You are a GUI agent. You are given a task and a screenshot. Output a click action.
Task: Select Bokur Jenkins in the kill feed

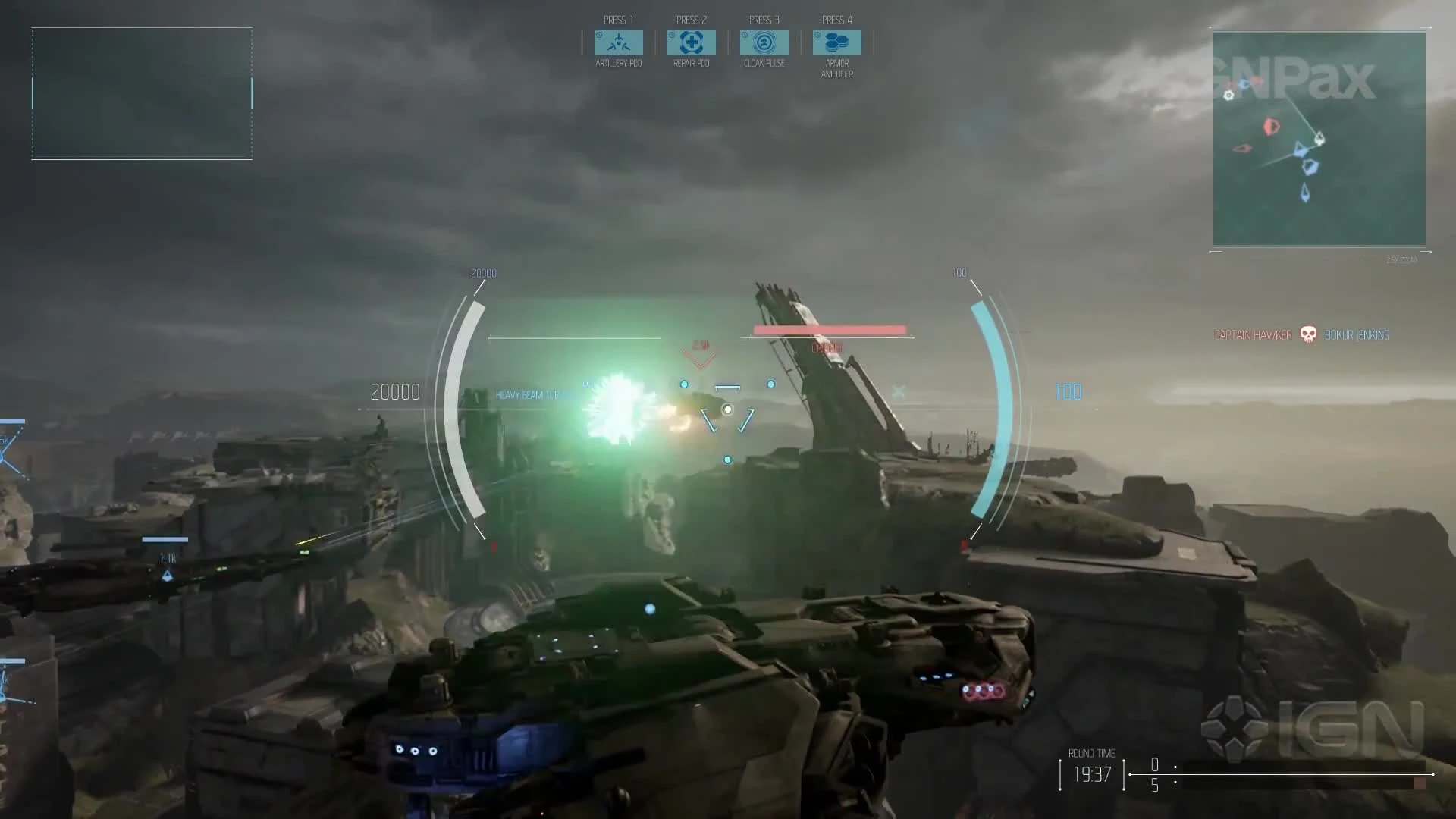point(1356,334)
